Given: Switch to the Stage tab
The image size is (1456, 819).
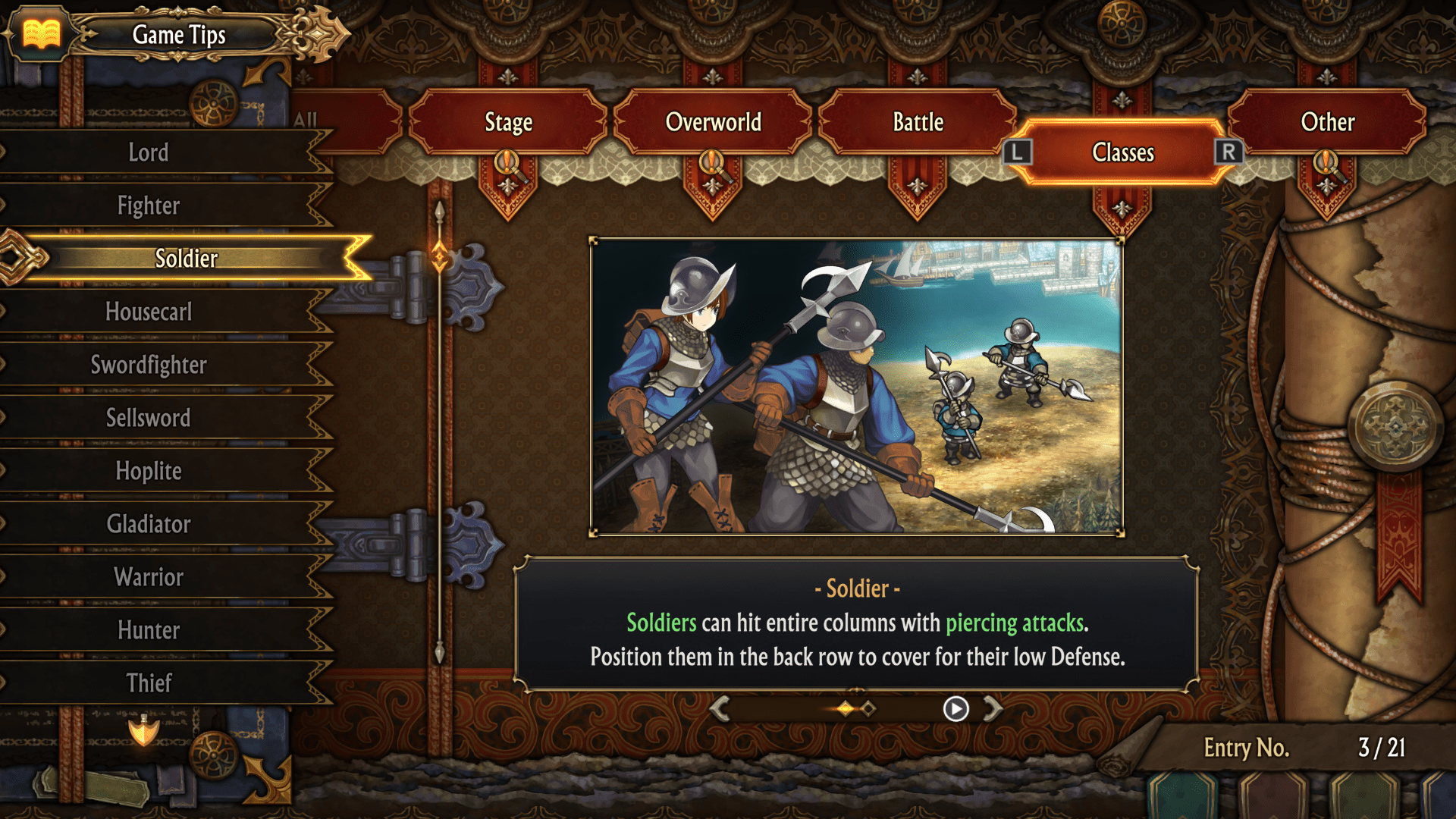Looking at the screenshot, I should pyautogui.click(x=508, y=122).
